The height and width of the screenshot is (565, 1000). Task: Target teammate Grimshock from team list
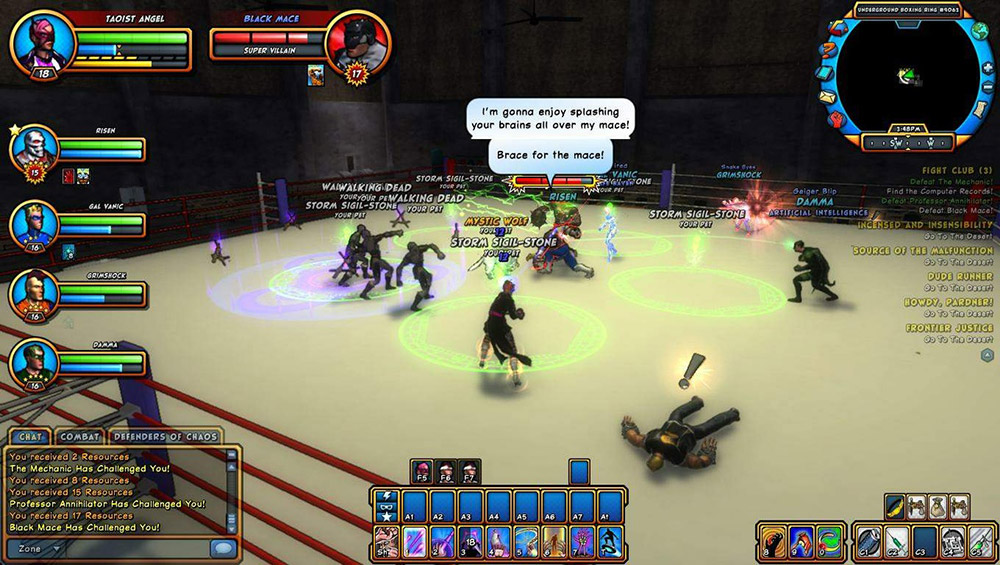31,292
